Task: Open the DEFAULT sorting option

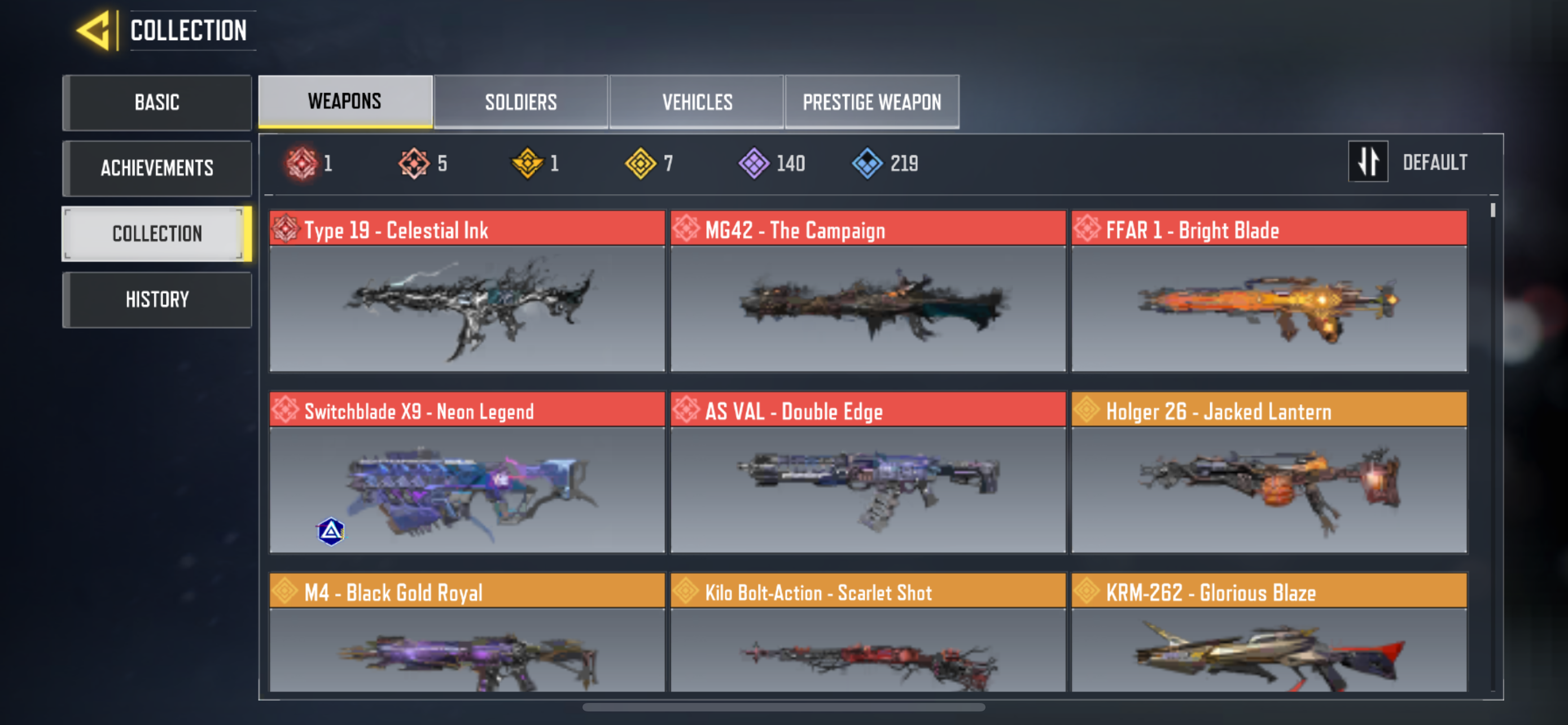Action: (x=1435, y=161)
